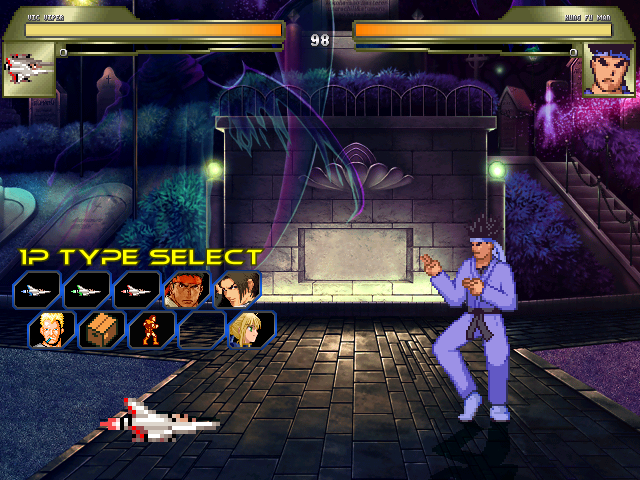Choose the green-accented ship type
The image size is (640, 480).
87,290
